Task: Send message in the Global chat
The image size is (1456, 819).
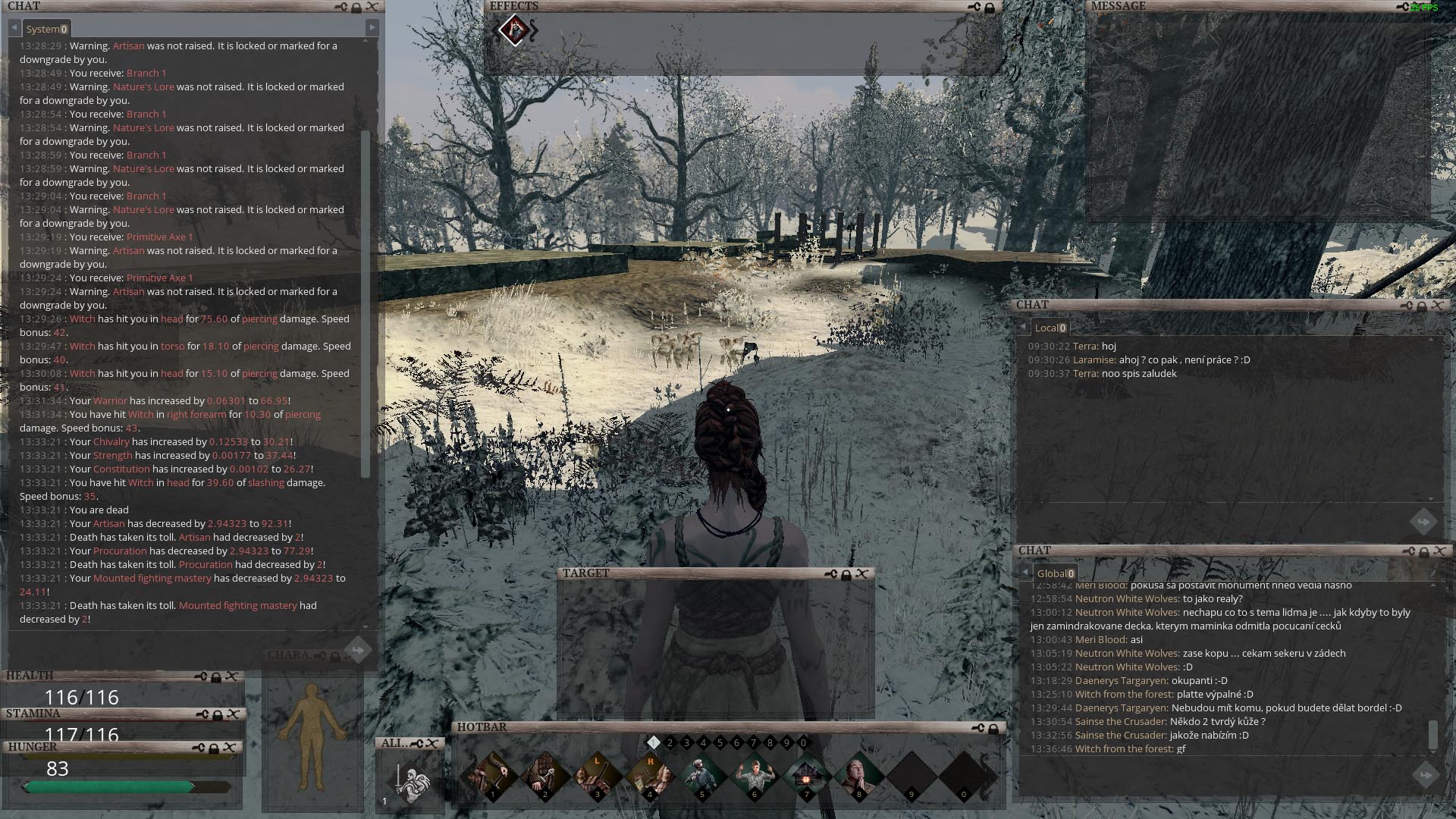Action: coord(1424,774)
